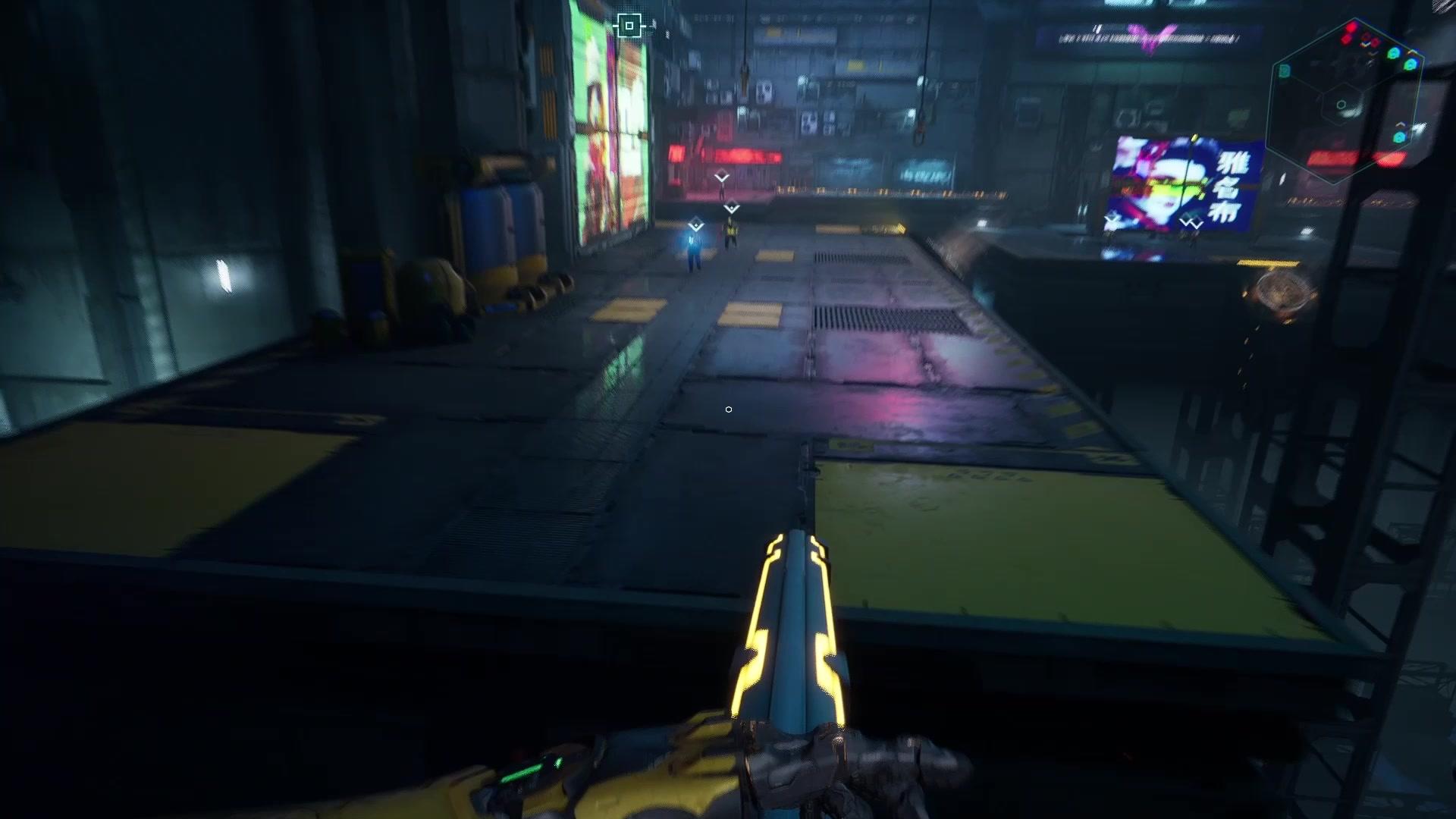This screenshot has width=1456, height=819.
Task: Click the diamond objective marker above the glowing NPC
Action: click(695, 224)
